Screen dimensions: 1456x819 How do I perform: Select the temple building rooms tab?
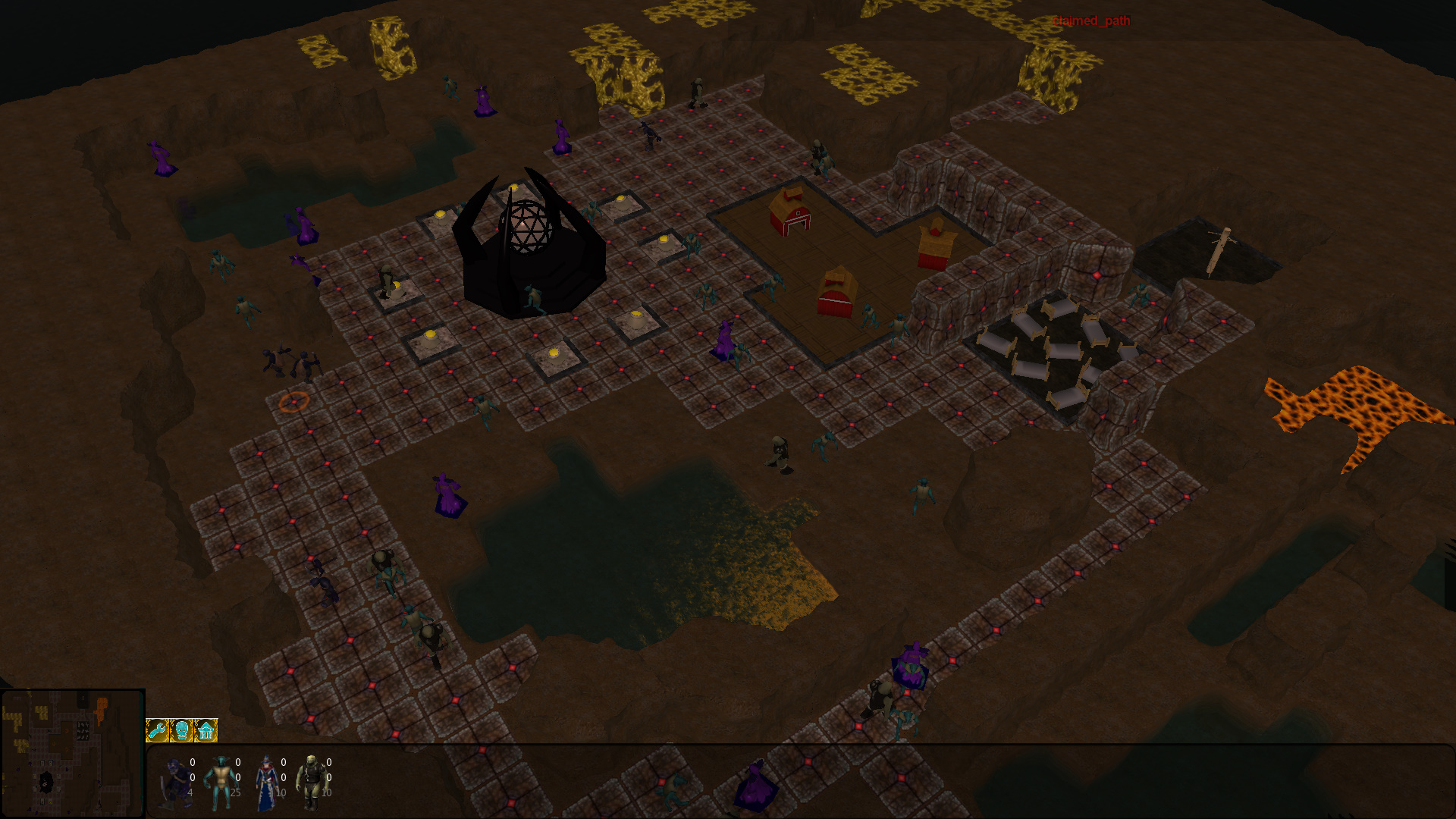click(206, 730)
